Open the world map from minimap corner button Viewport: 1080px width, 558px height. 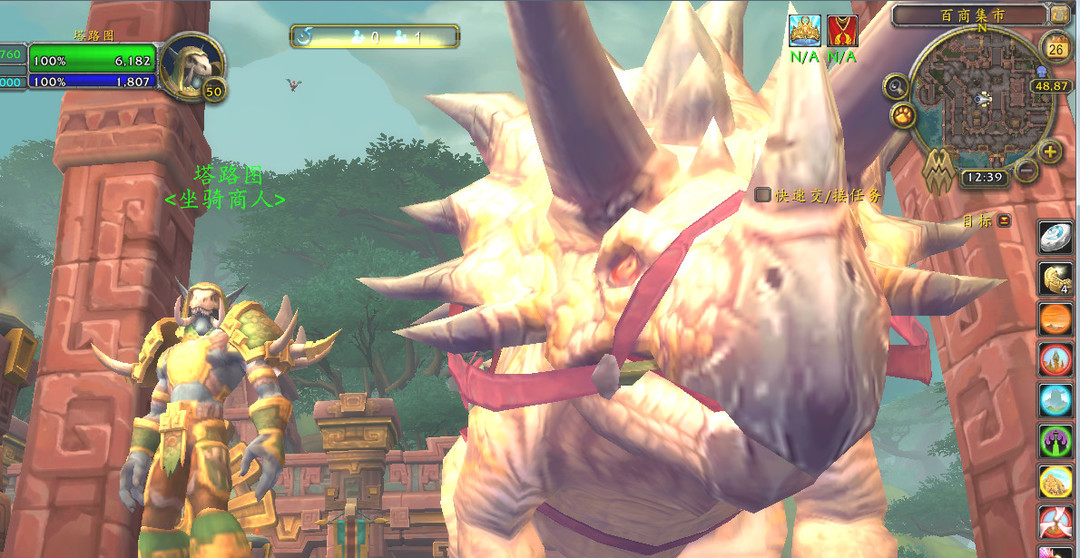(1060, 14)
